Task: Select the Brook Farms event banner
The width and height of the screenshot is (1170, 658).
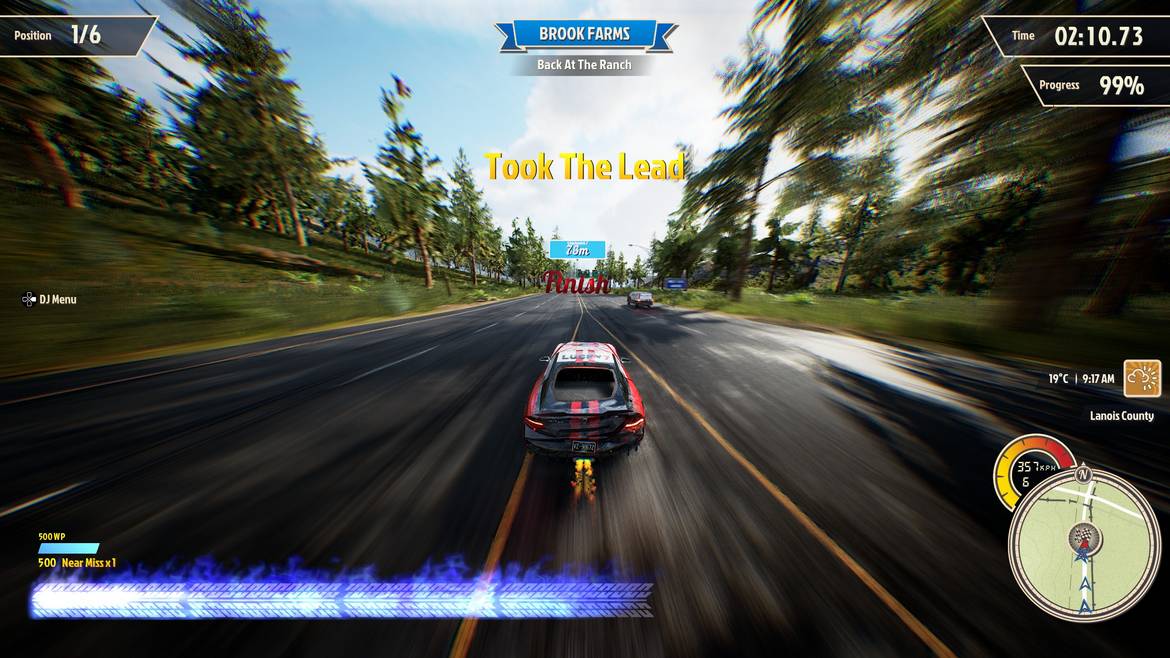Action: tap(585, 34)
